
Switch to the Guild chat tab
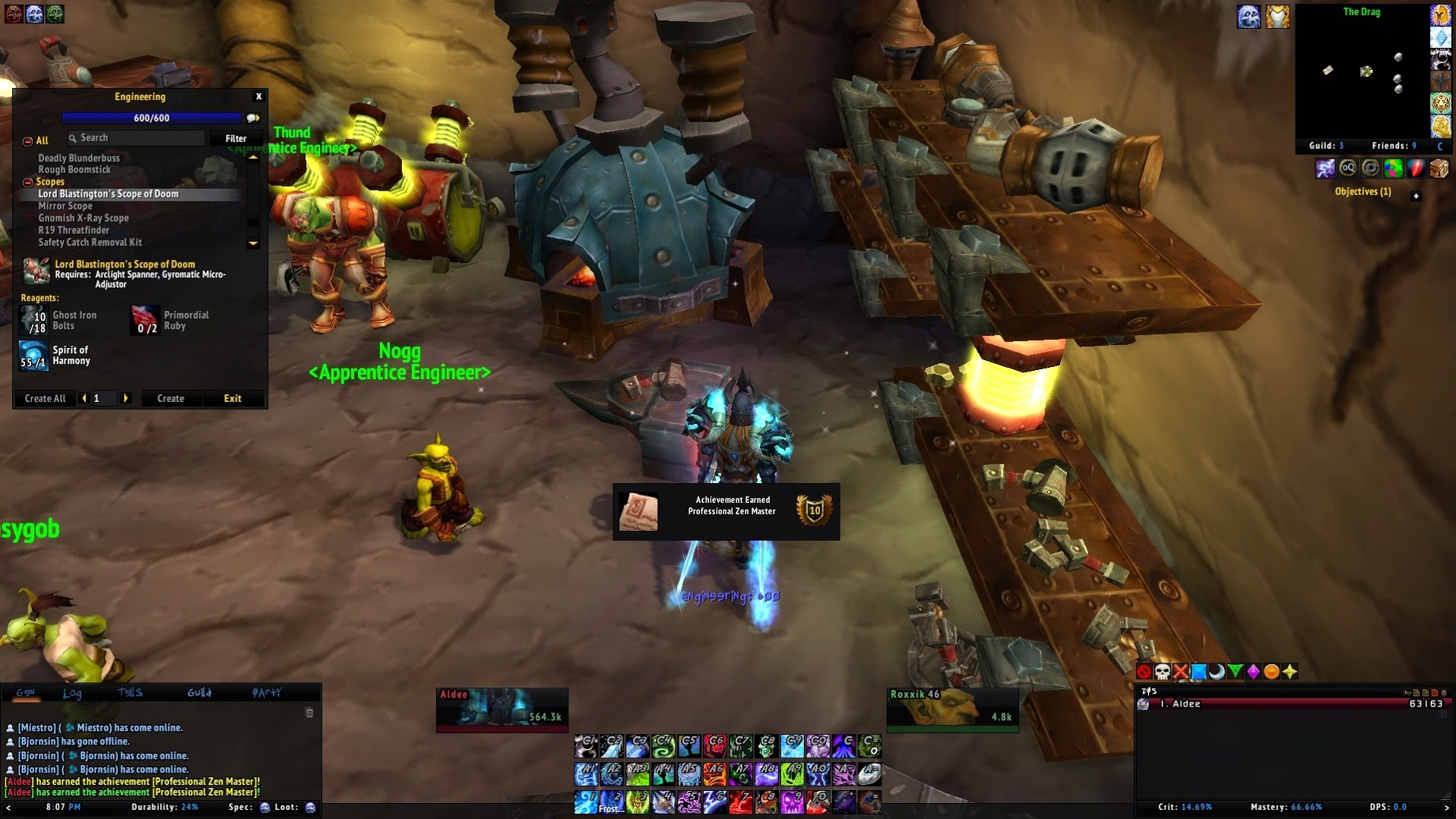tap(199, 693)
